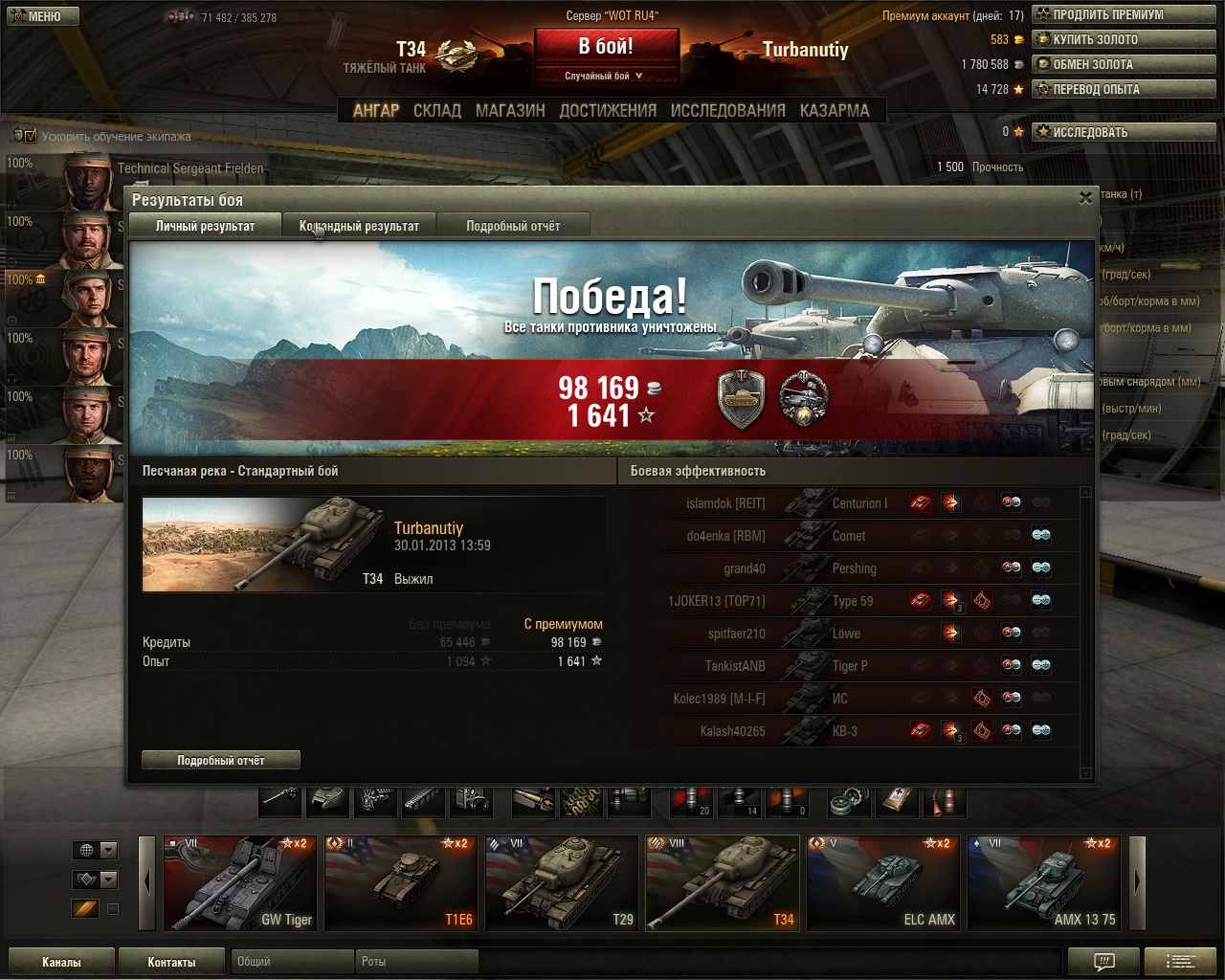Open ПЕРЕВОД ОПЫТА experience conversion
This screenshot has height=980, width=1225.
click(x=1124, y=89)
